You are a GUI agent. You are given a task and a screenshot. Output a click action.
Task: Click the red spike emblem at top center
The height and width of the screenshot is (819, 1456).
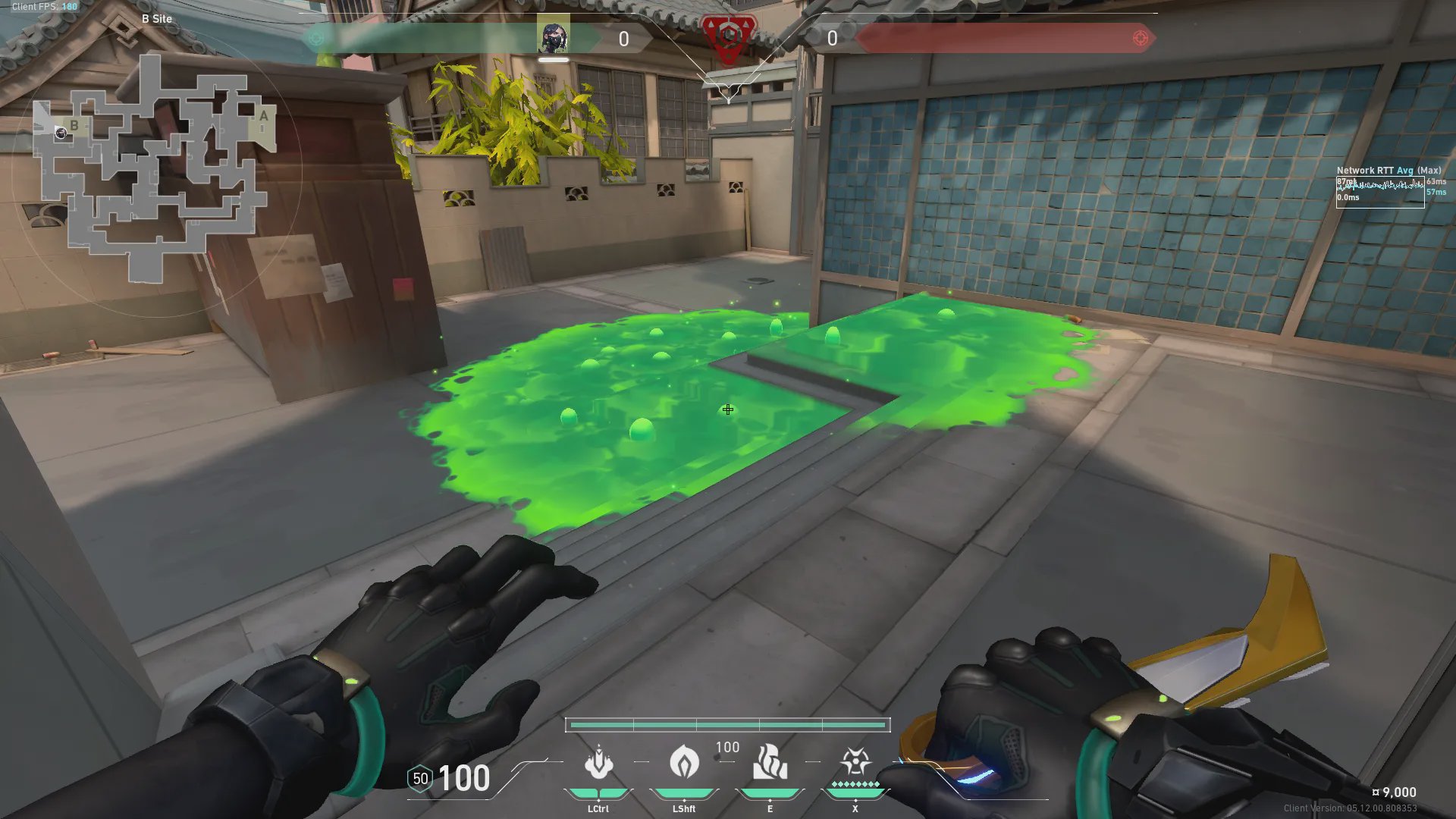pos(728,36)
